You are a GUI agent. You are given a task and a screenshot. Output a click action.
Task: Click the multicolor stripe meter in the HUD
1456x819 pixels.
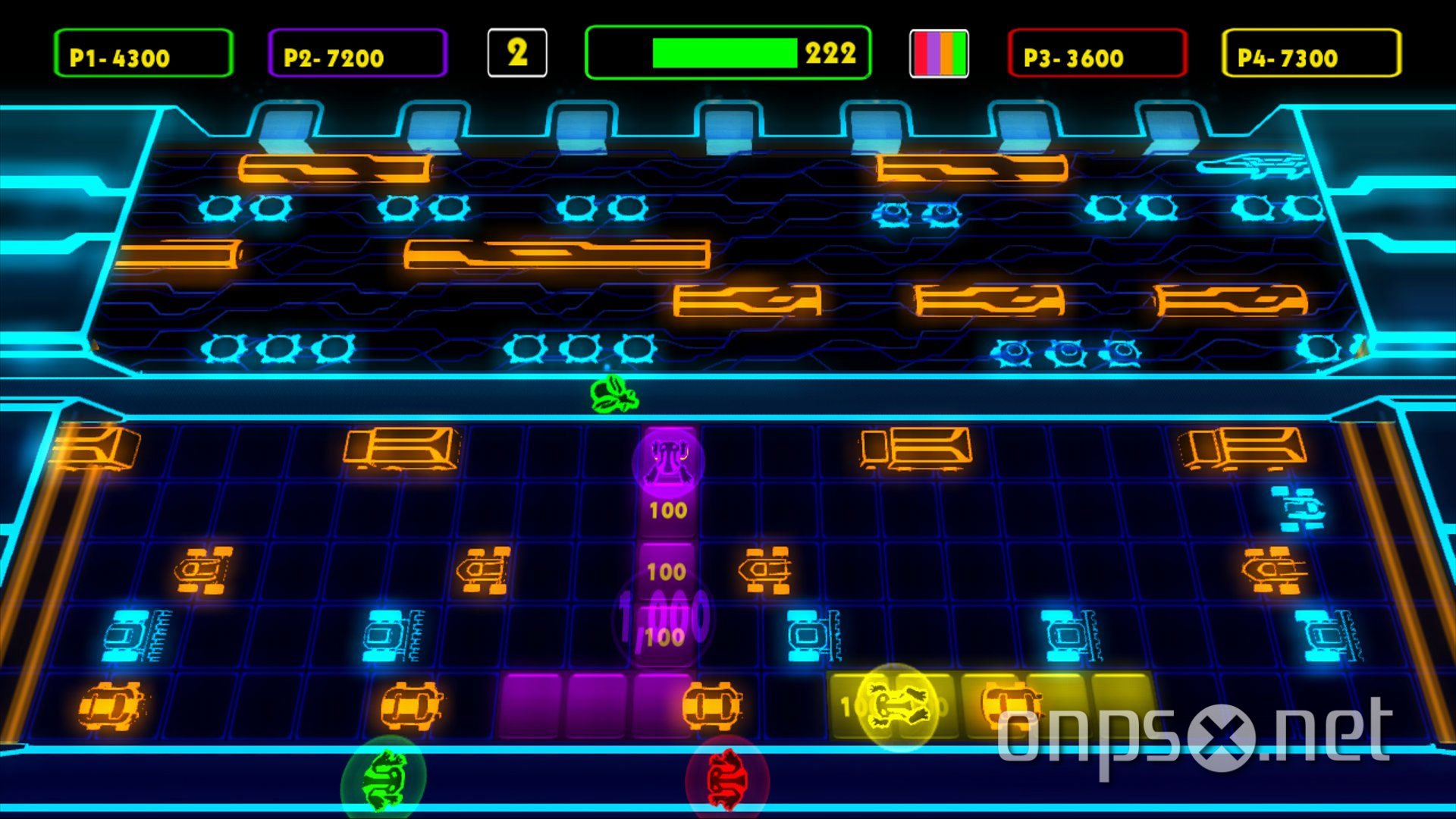tap(940, 53)
